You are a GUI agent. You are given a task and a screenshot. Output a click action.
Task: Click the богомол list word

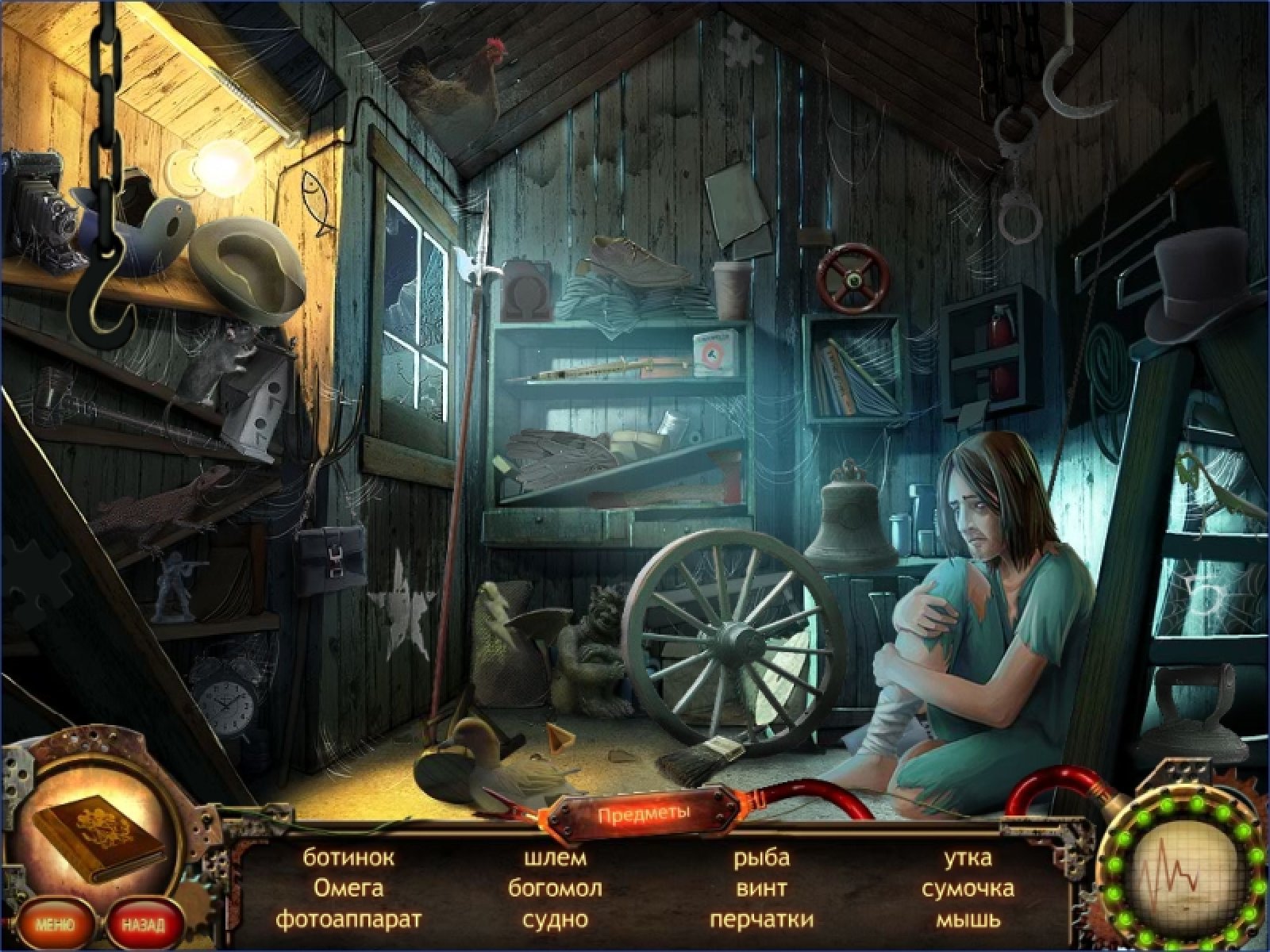pyautogui.click(x=555, y=889)
